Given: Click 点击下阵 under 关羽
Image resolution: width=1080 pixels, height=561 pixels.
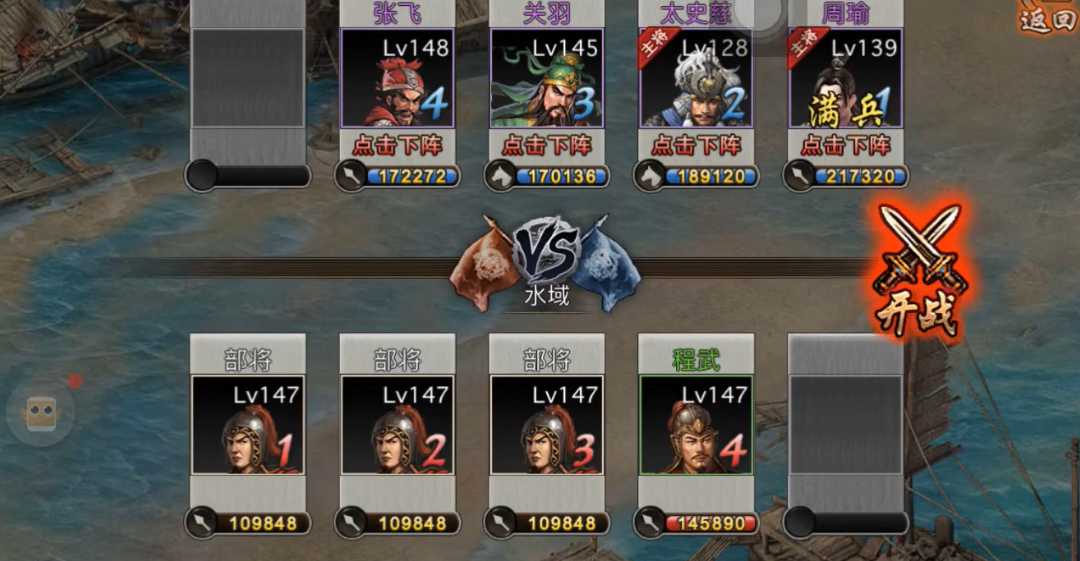Looking at the screenshot, I should click(546, 145).
